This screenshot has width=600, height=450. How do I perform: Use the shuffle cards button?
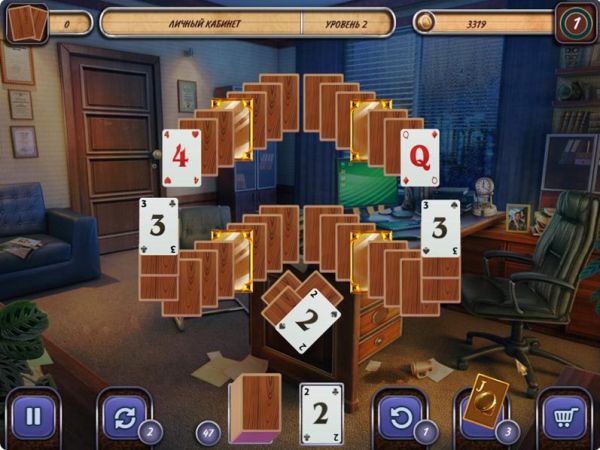(x=124, y=416)
